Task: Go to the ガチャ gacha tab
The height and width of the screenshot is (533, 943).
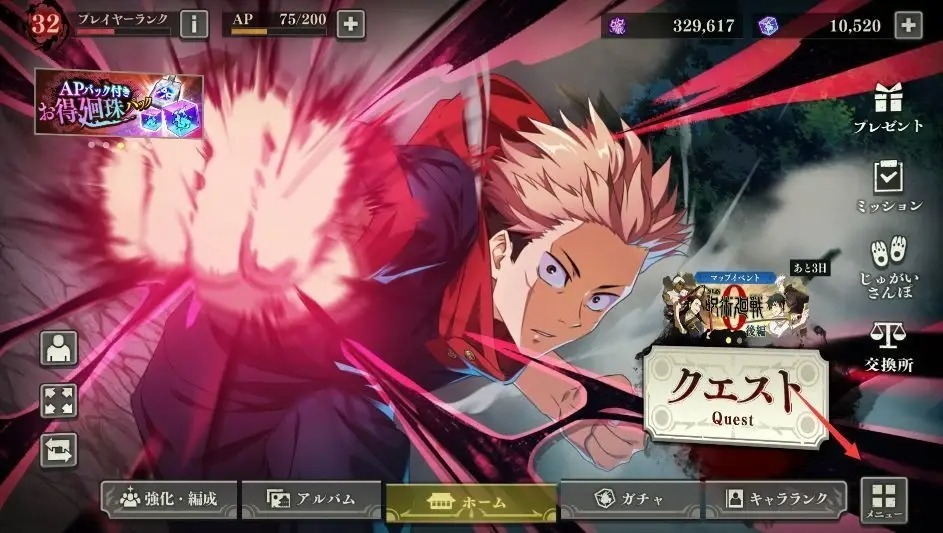Action: coord(630,498)
